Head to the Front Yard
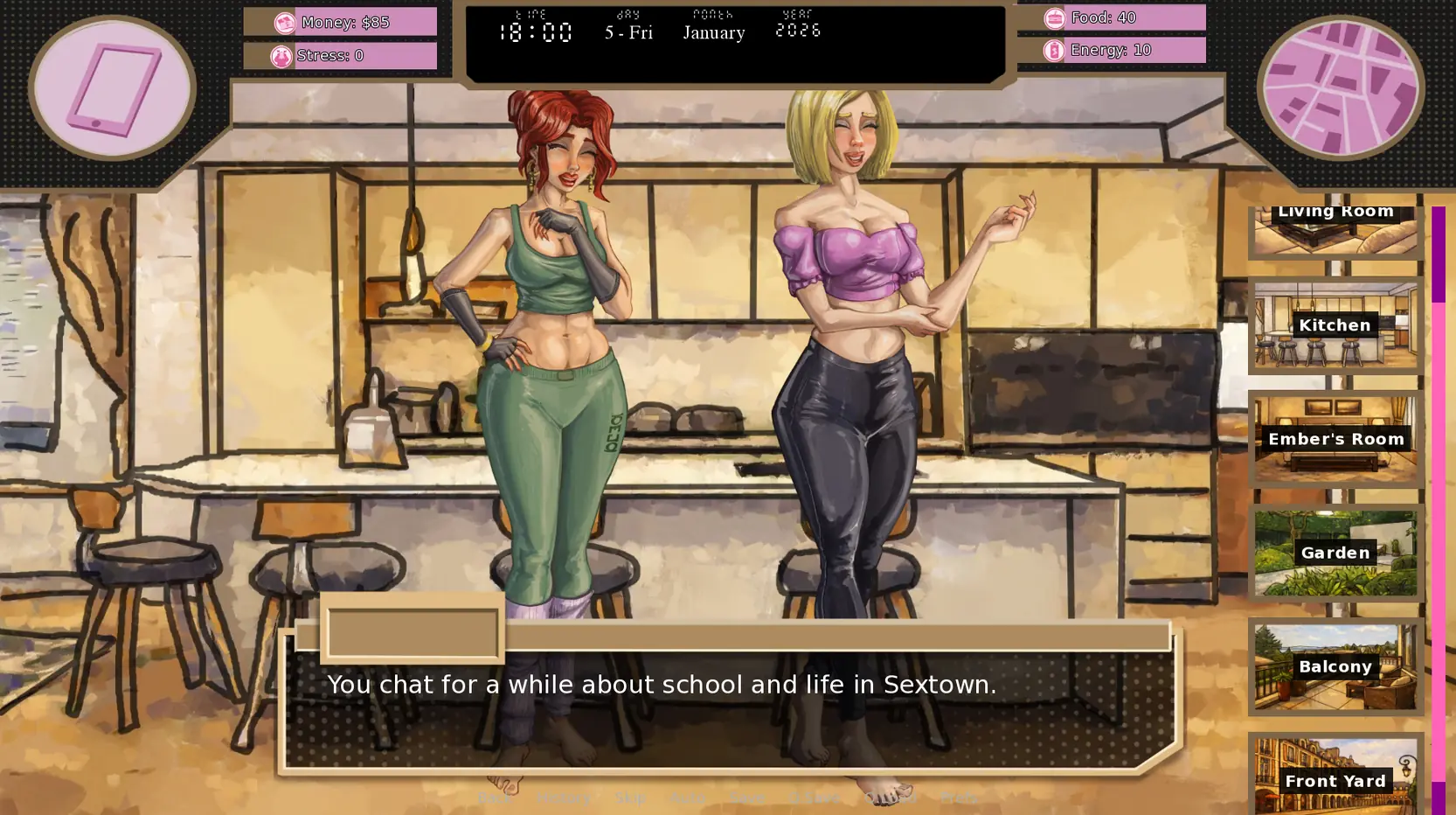This screenshot has width=1456, height=815. click(x=1335, y=779)
